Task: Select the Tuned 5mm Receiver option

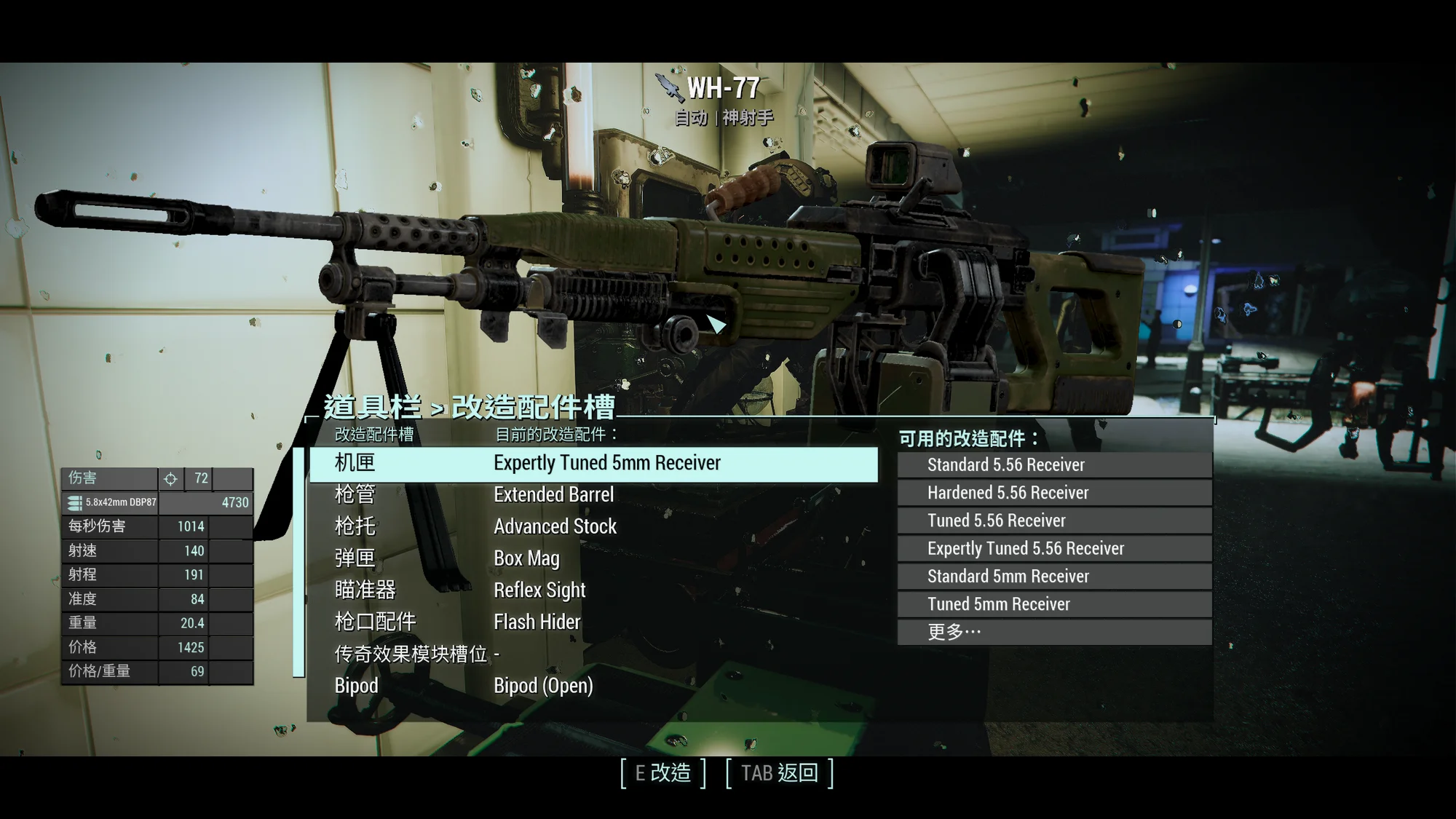Action: 1054,604
